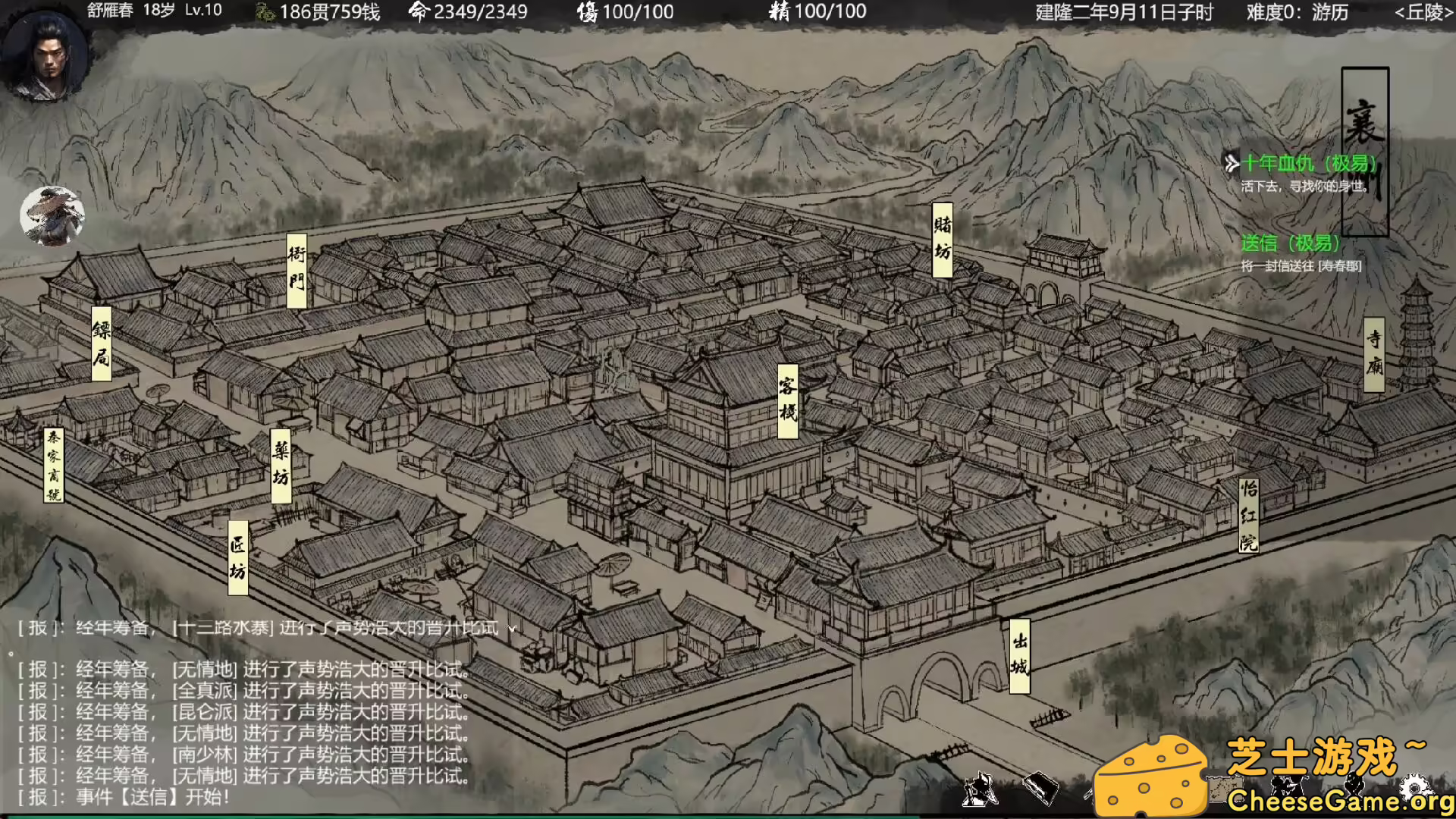Collapse the news log using the ∨ chevron
The image size is (1456, 819).
pyautogui.click(x=510, y=629)
